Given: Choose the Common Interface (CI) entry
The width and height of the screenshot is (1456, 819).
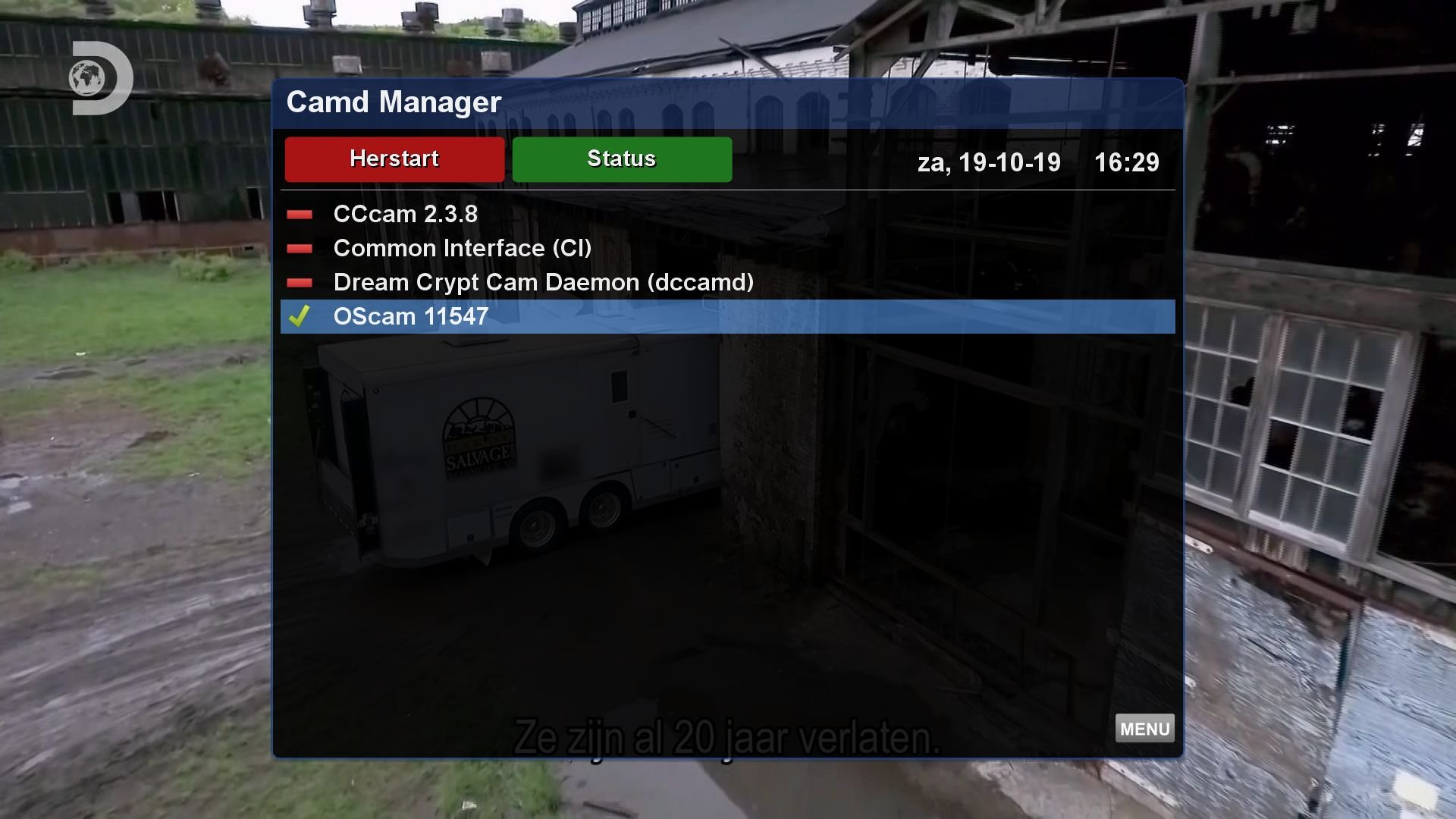Looking at the screenshot, I should click(462, 249).
